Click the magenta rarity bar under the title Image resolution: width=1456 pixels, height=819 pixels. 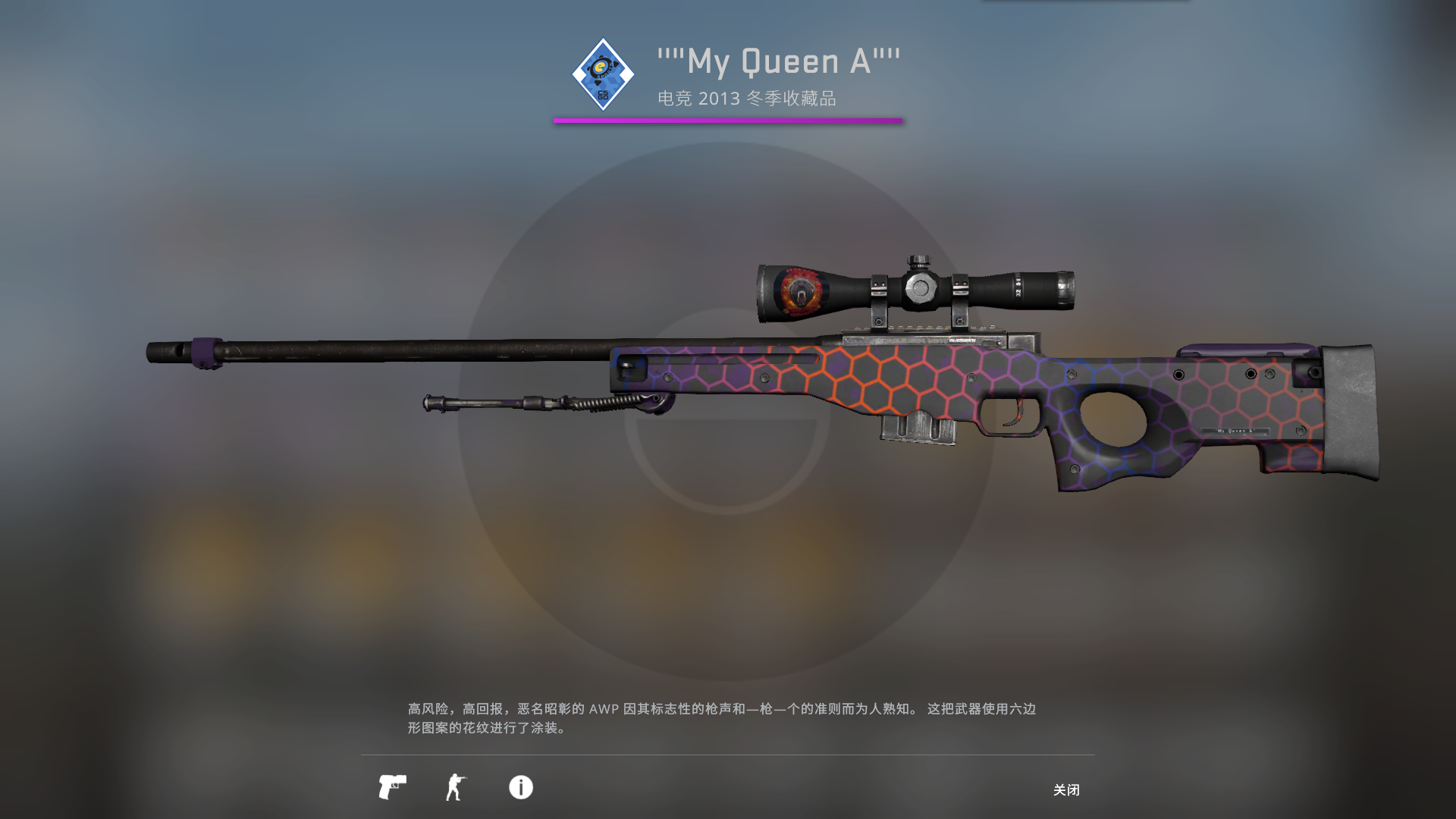(x=728, y=118)
